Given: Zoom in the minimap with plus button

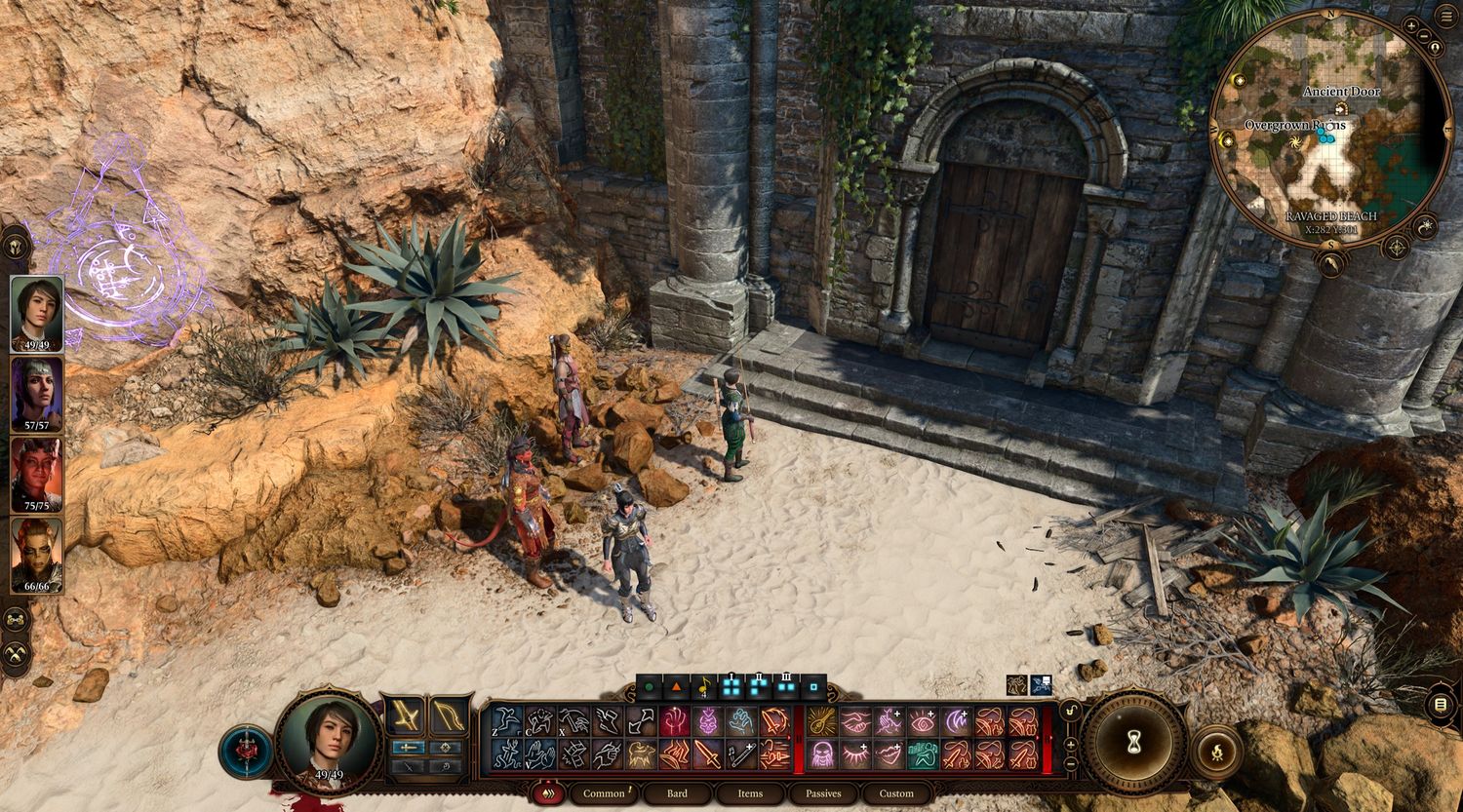Looking at the screenshot, I should tap(1411, 25).
